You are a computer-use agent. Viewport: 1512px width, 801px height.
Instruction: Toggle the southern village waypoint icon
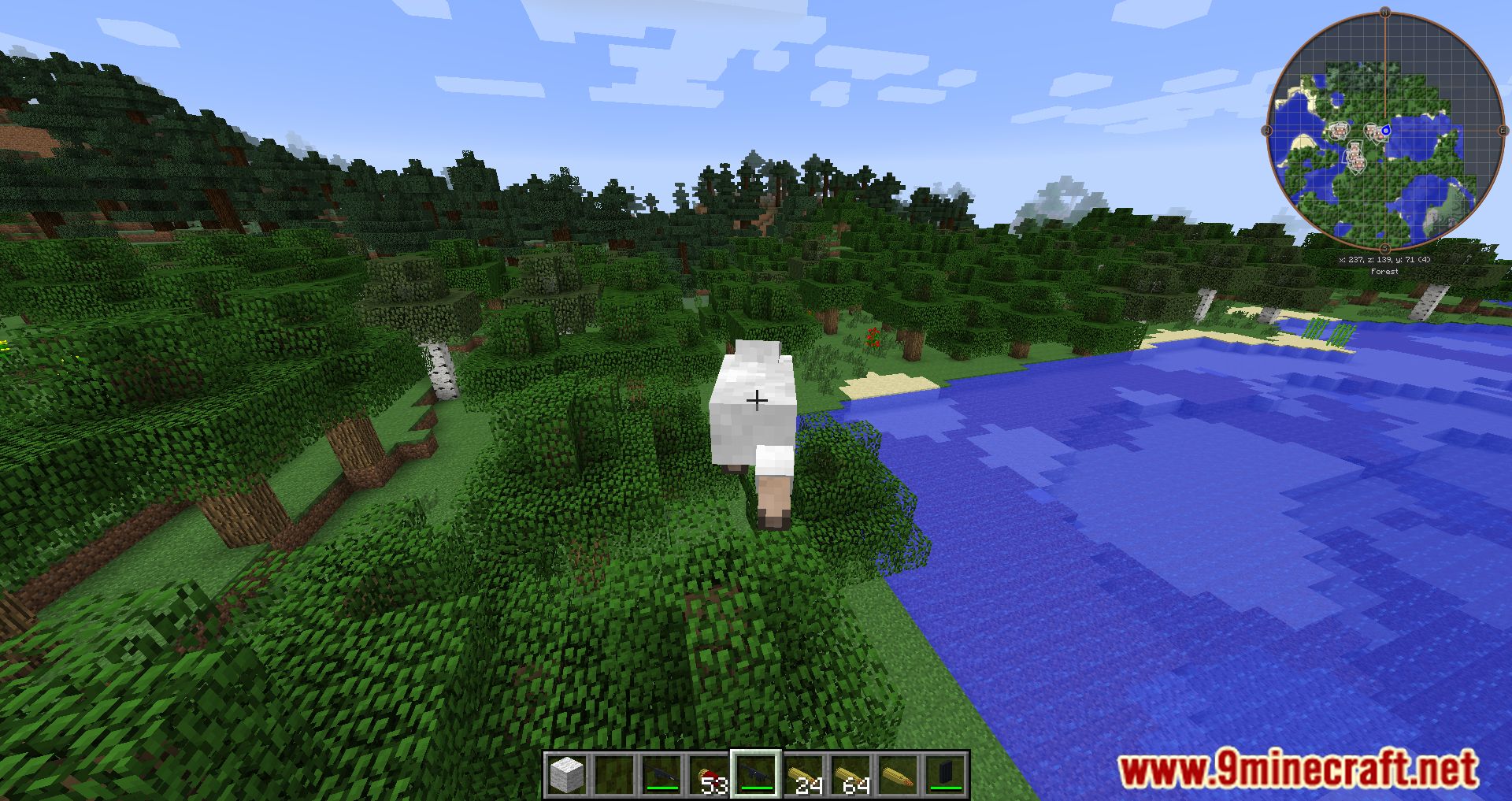1358,163
